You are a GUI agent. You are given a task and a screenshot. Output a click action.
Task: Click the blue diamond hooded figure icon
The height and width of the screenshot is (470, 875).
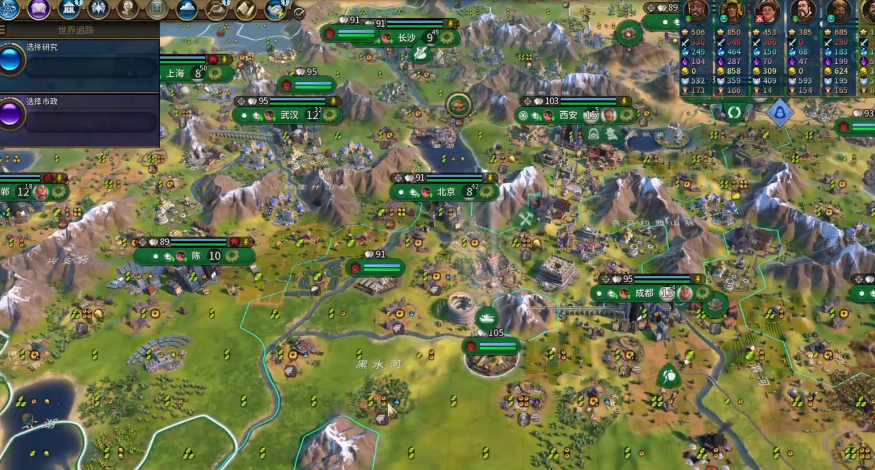click(778, 112)
